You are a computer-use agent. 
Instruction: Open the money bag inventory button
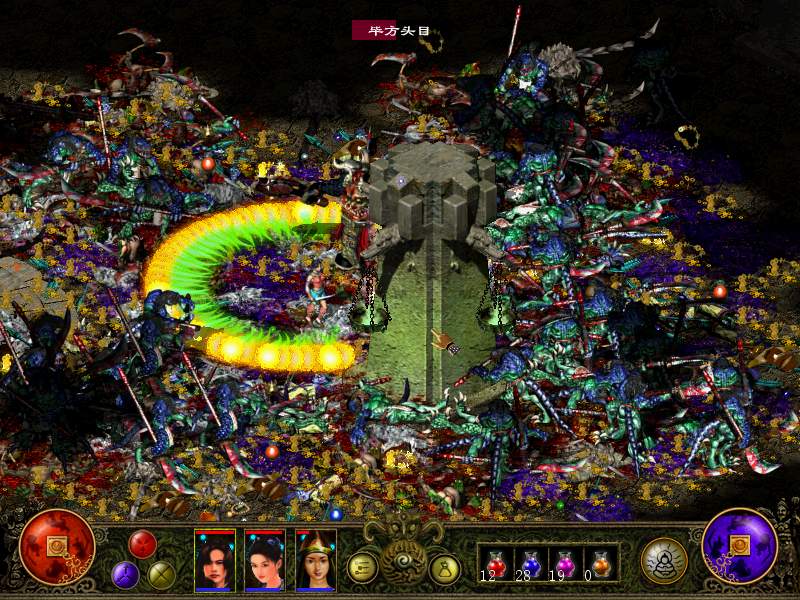pyautogui.click(x=444, y=567)
